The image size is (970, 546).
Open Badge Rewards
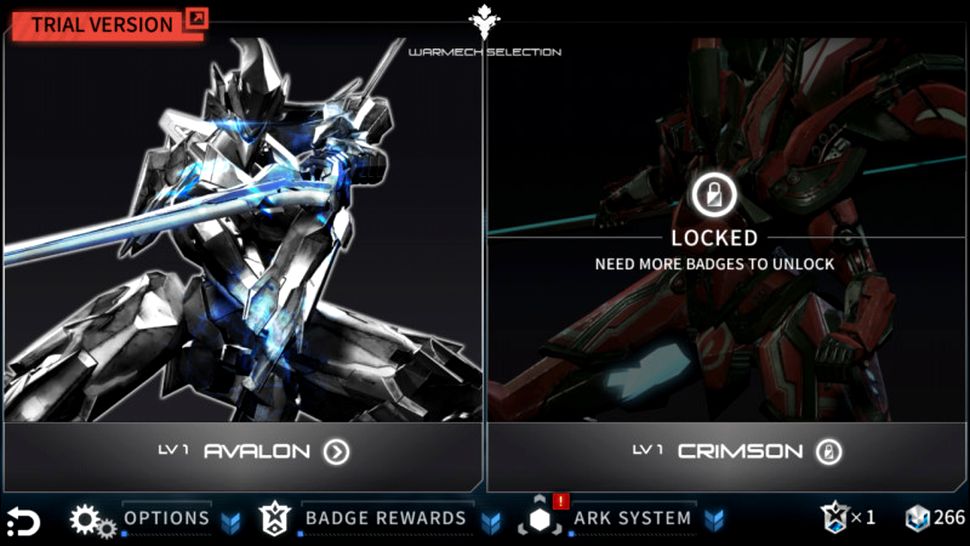coord(385,518)
